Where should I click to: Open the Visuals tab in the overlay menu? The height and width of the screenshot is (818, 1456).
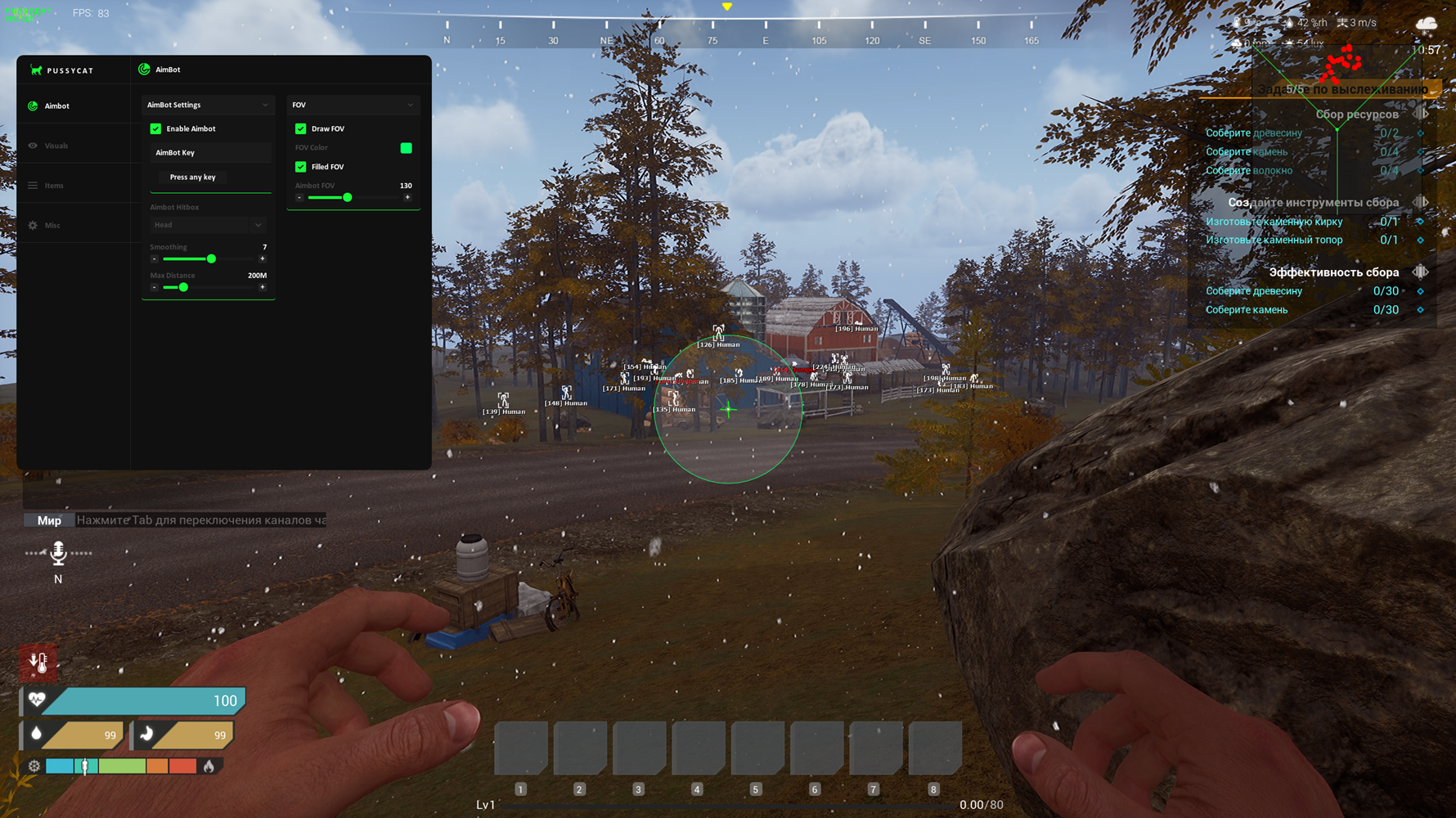pos(56,146)
